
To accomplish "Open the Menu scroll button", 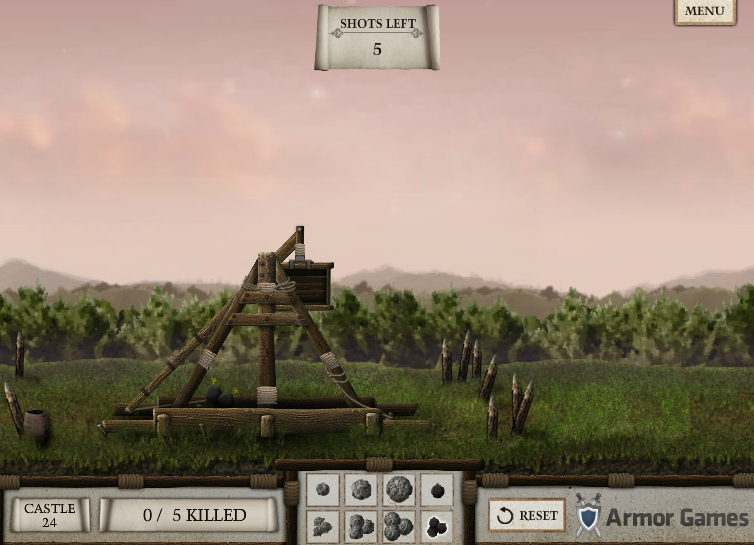I will coord(705,11).
